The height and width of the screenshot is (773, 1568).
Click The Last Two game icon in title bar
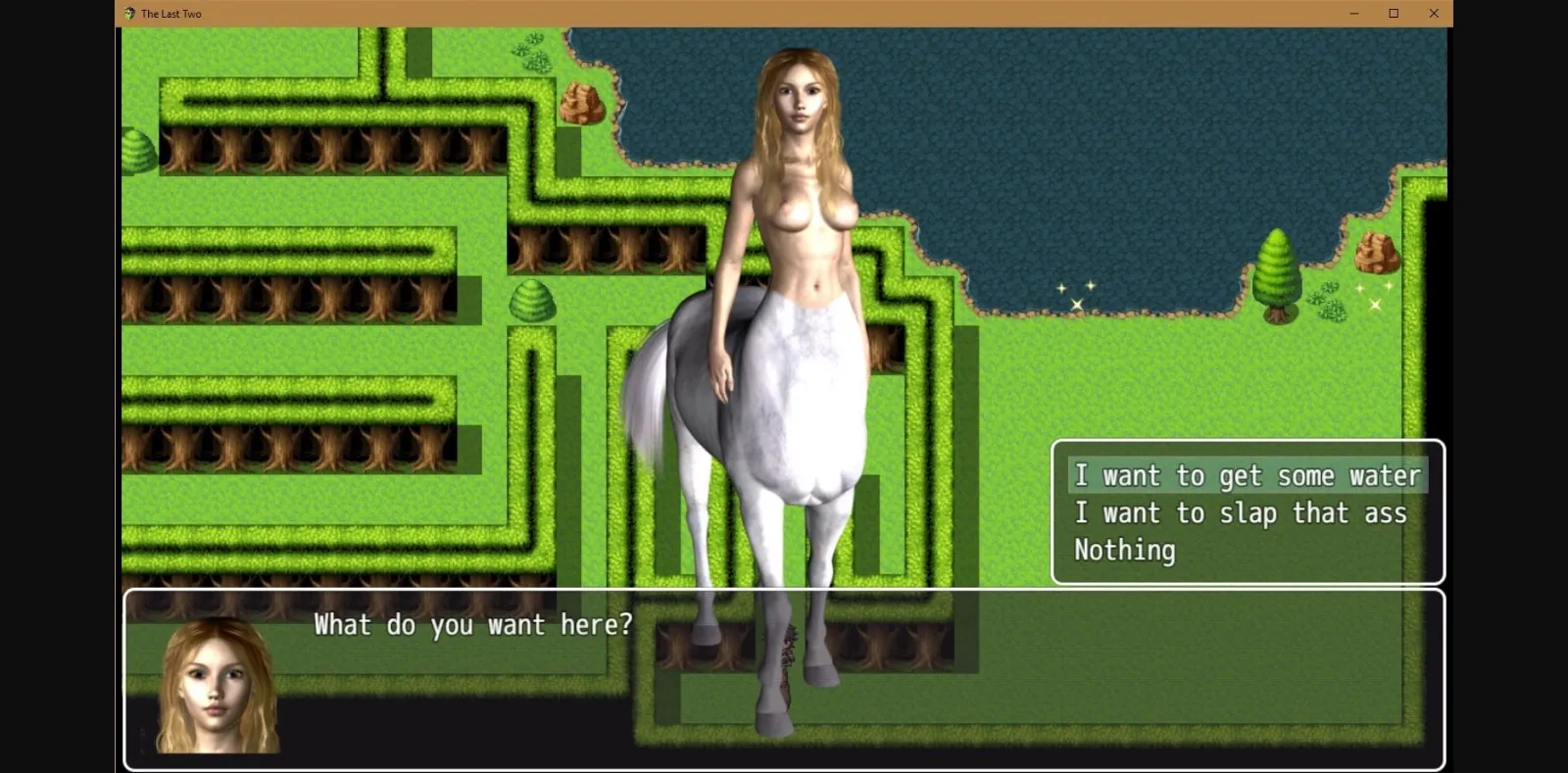[127, 13]
